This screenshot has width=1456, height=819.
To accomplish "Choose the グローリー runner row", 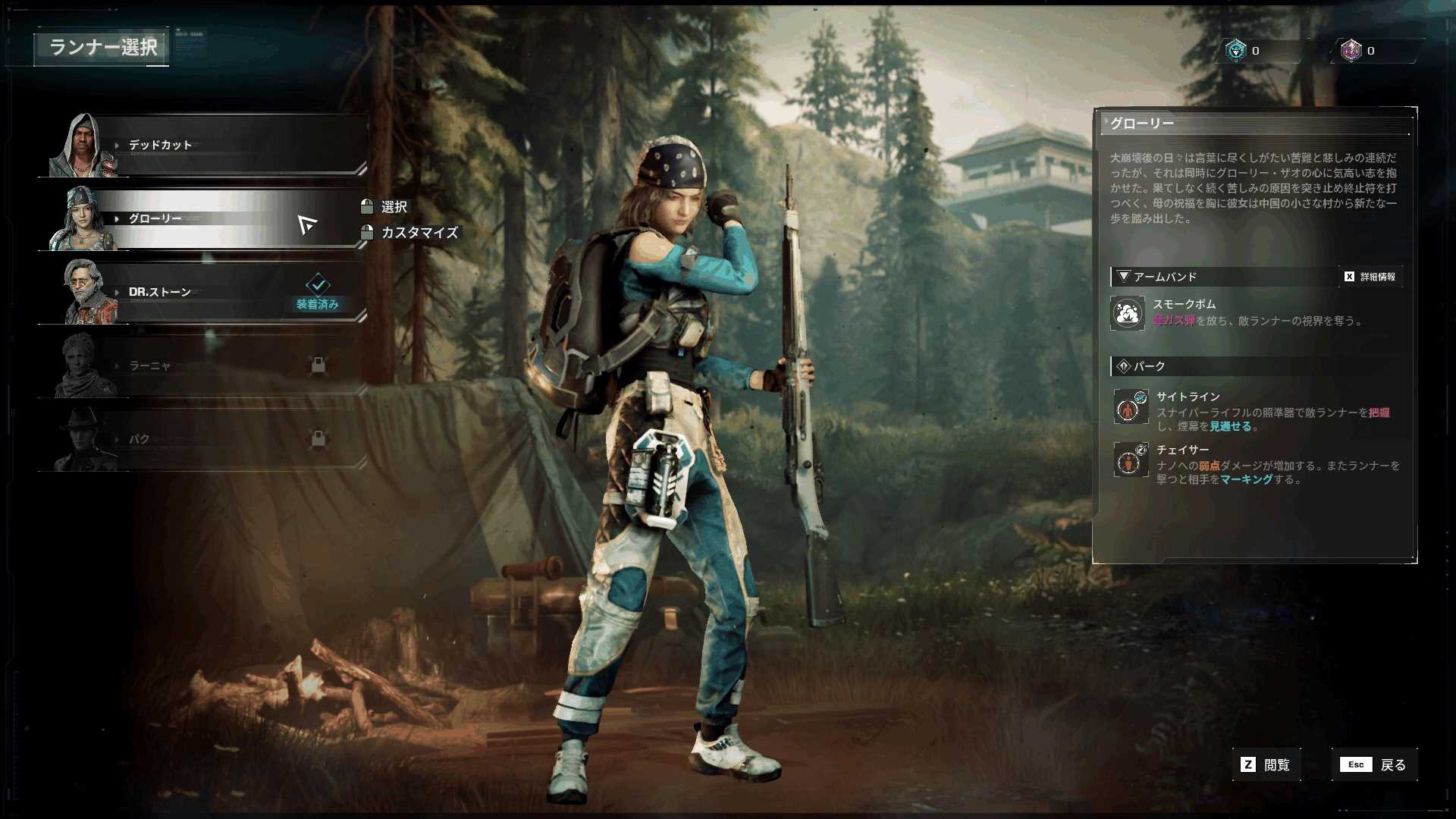I will pos(205,219).
